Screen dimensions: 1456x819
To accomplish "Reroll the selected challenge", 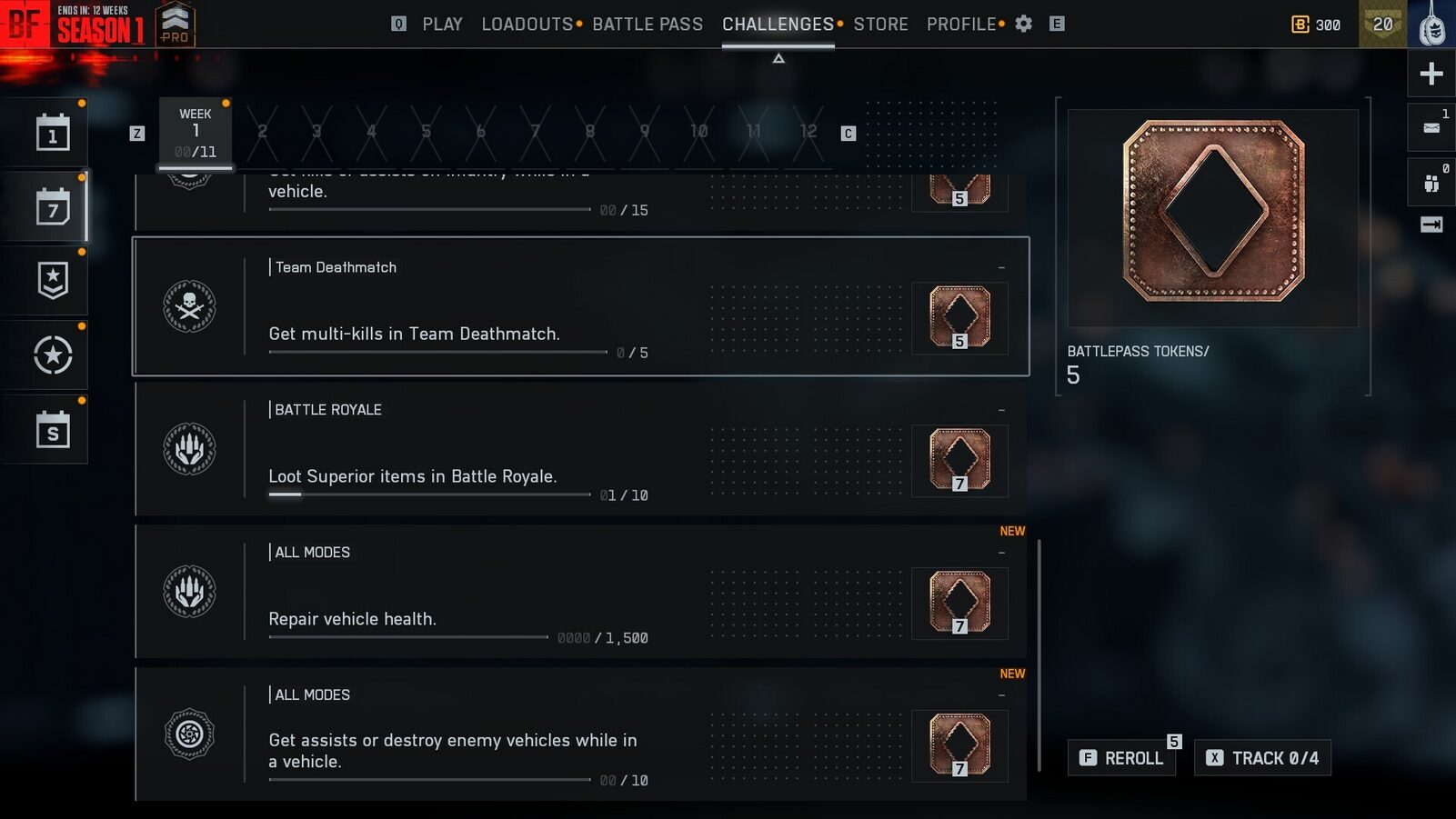I will tap(1122, 758).
